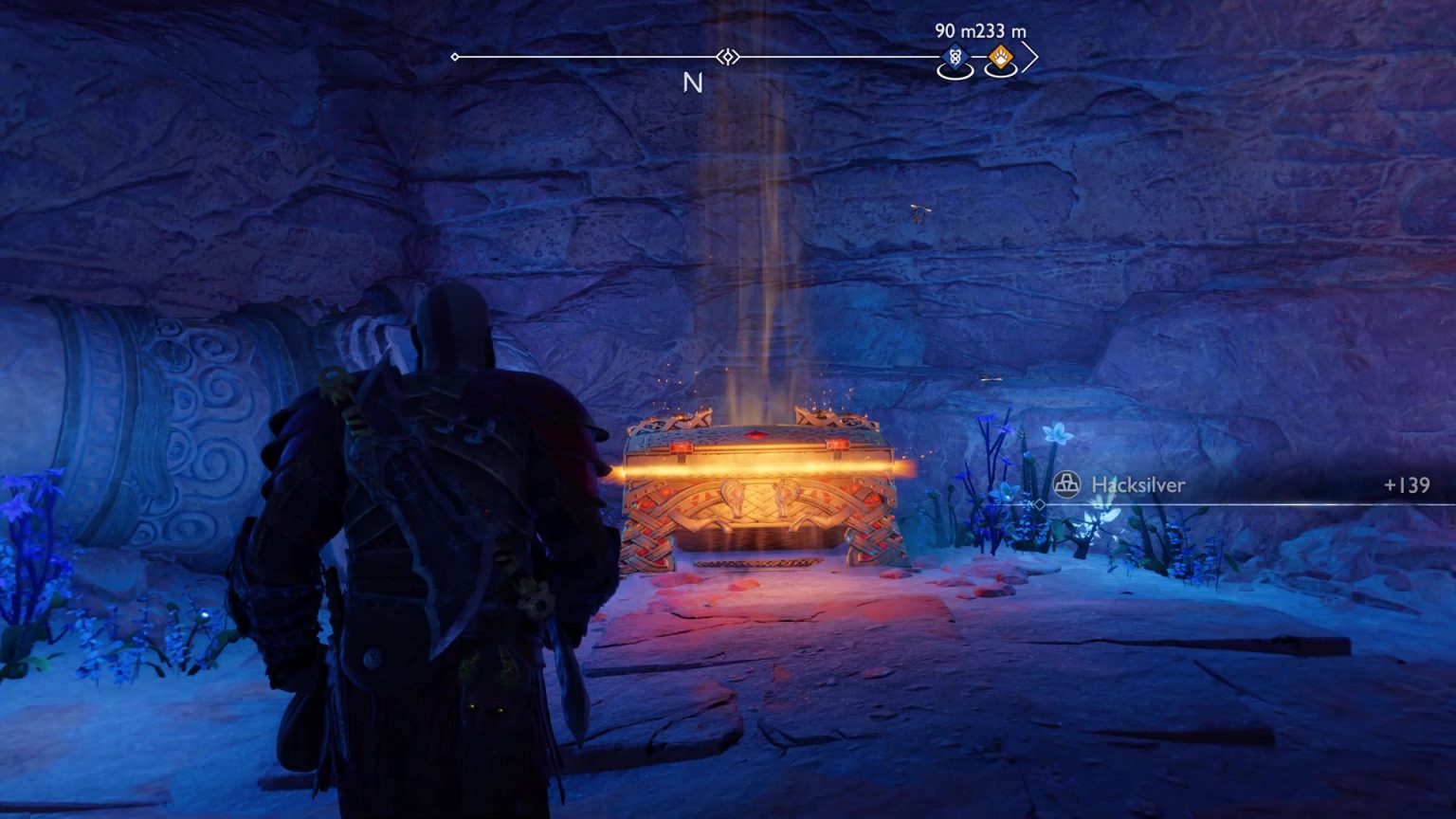
Task: Click the circle beneath the paw marker
Action: (x=1000, y=70)
